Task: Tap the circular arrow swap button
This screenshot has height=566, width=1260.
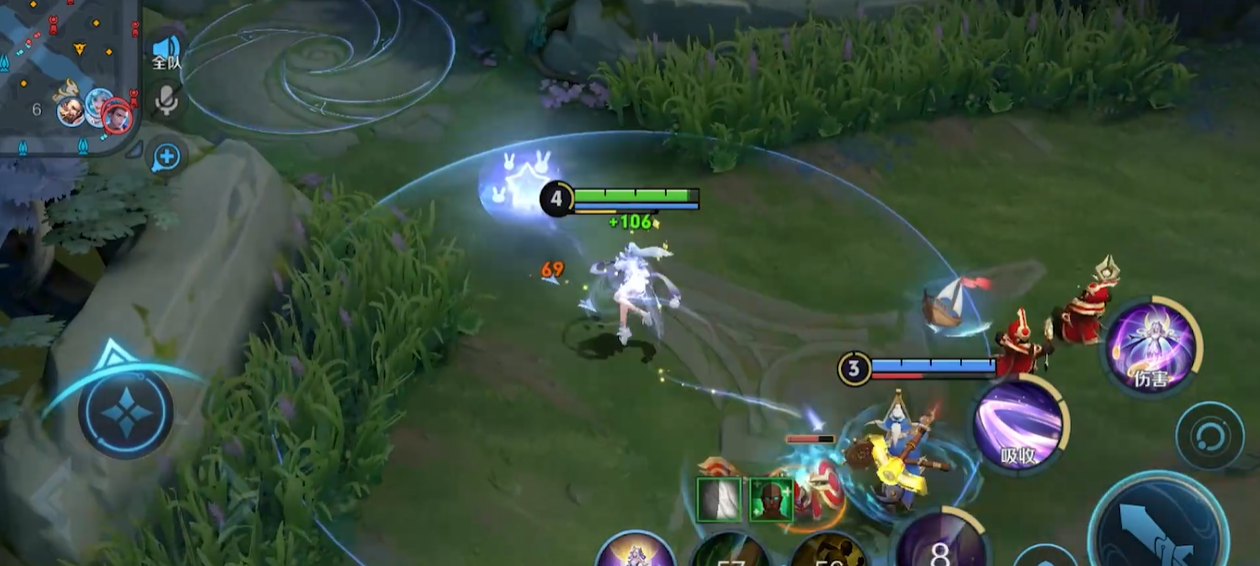Action: point(1209,436)
